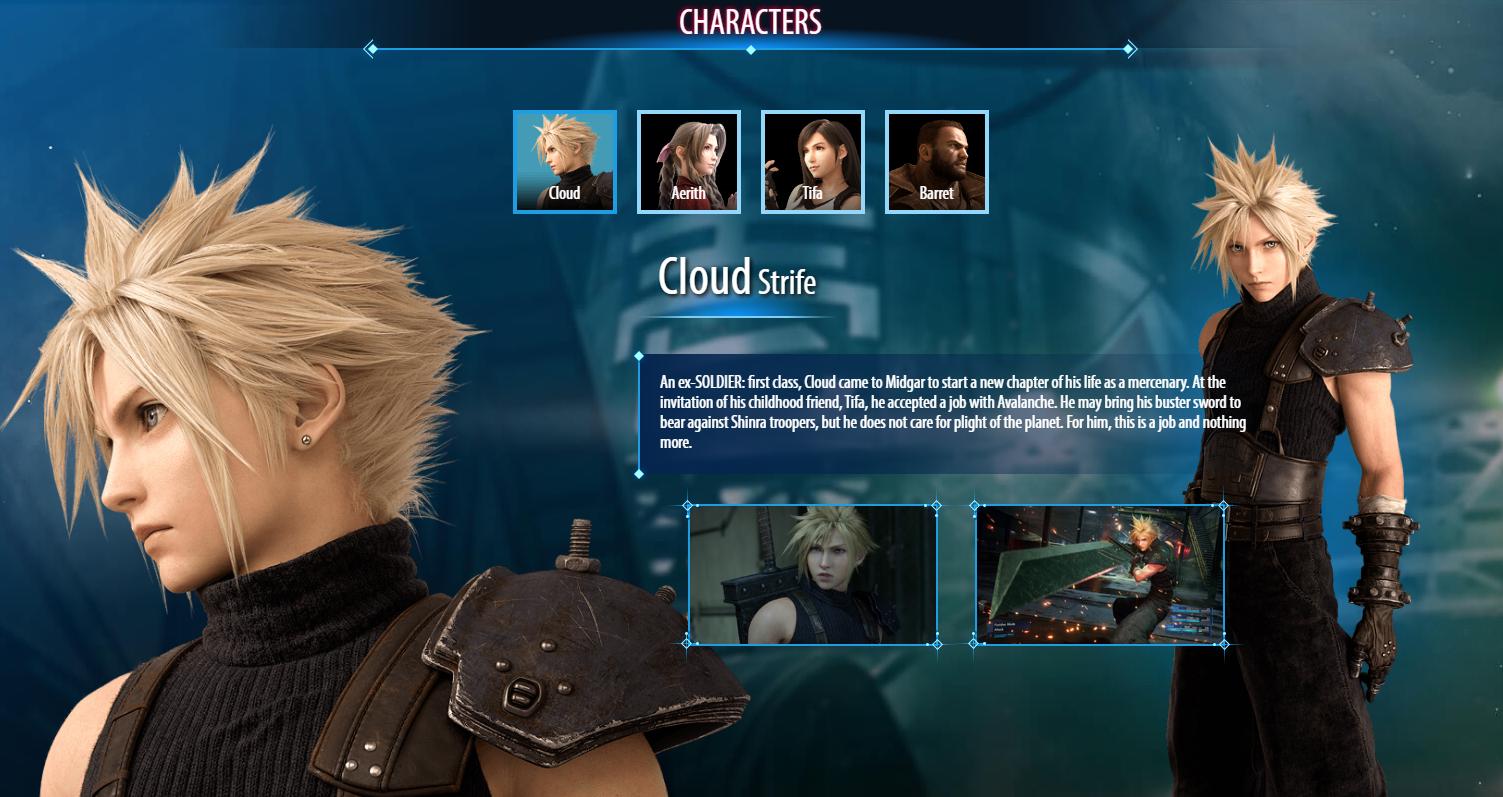Viewport: 1503px width, 797px height.
Task: Select the Cloud character portrait
Action: coord(564,161)
